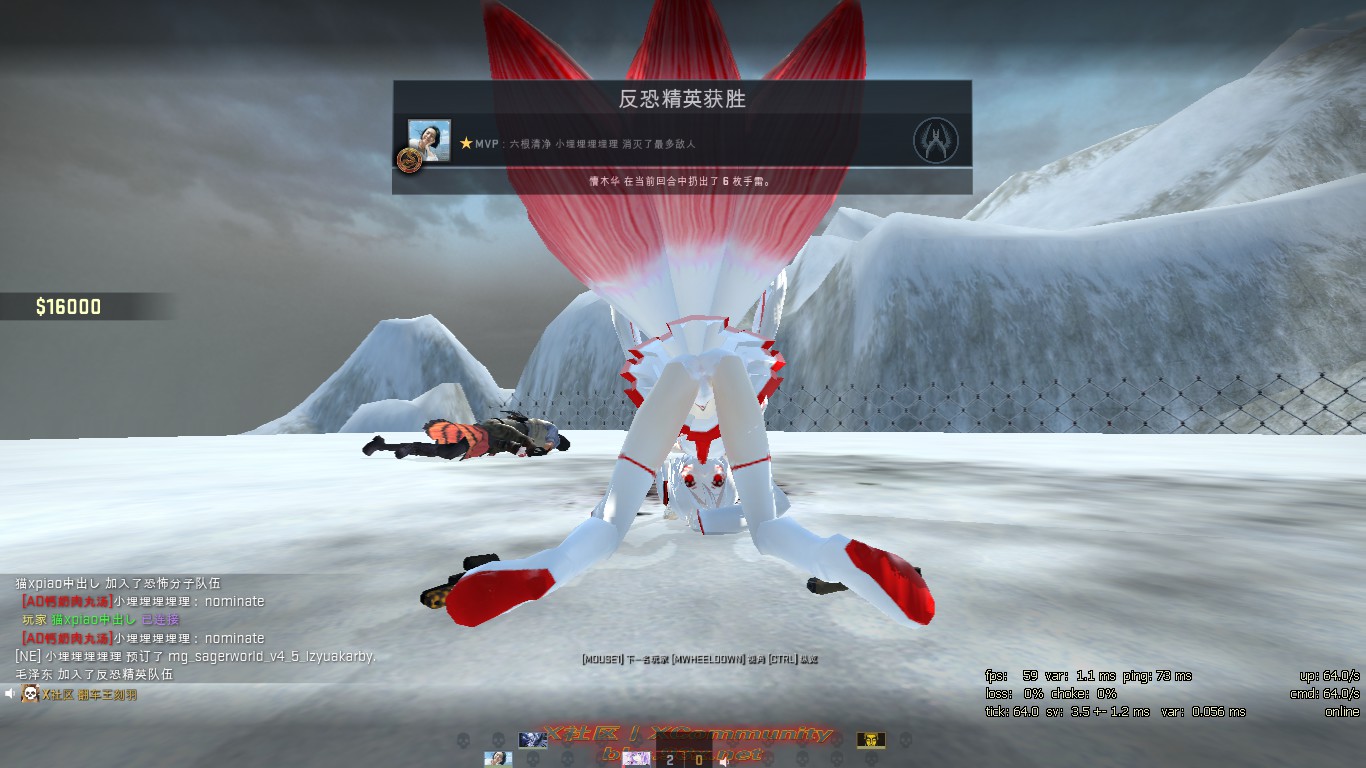
Task: Toggle the anime avatar thumbnail beside the score
Action: (638, 759)
